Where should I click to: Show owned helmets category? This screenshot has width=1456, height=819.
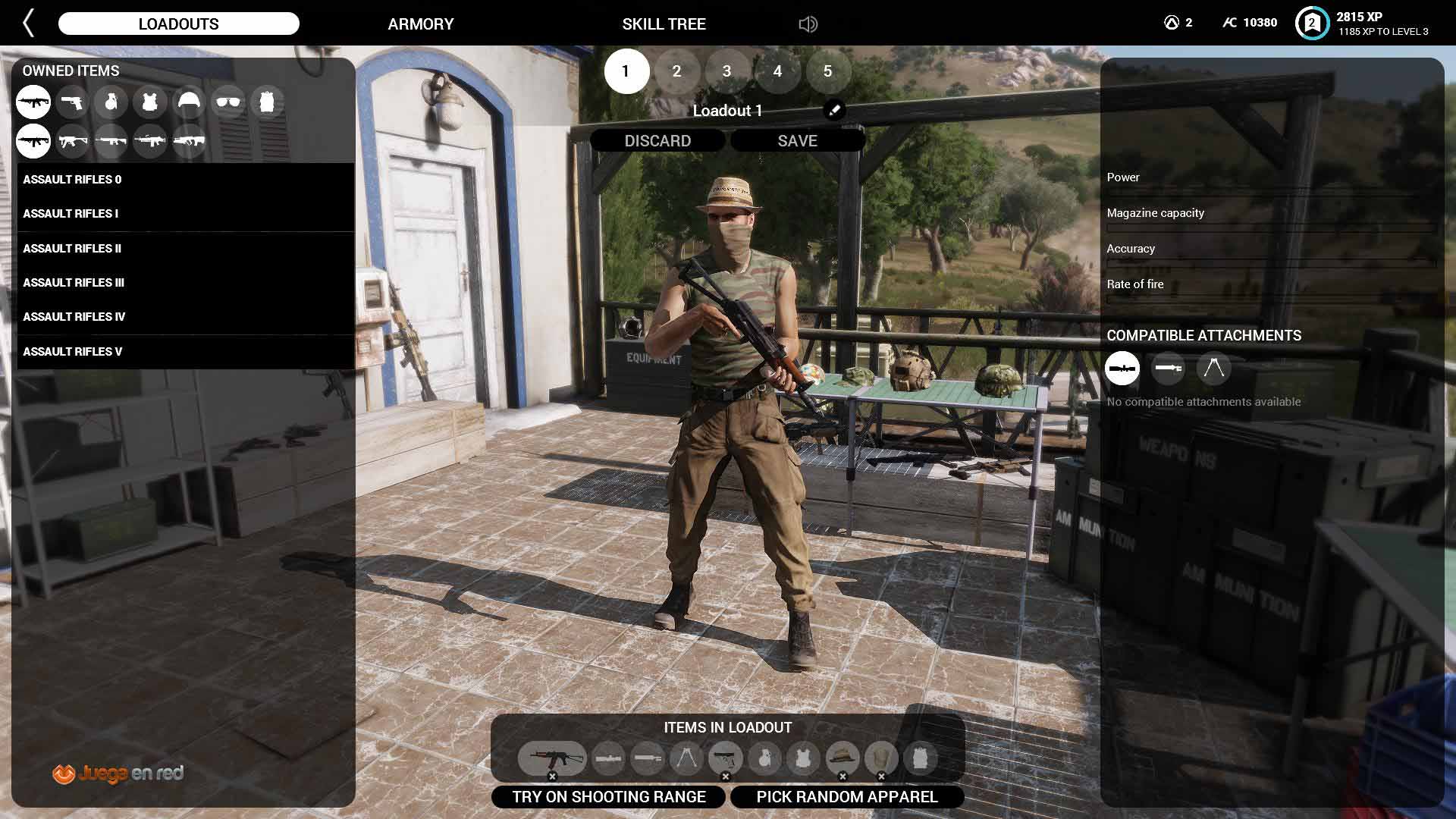click(189, 102)
